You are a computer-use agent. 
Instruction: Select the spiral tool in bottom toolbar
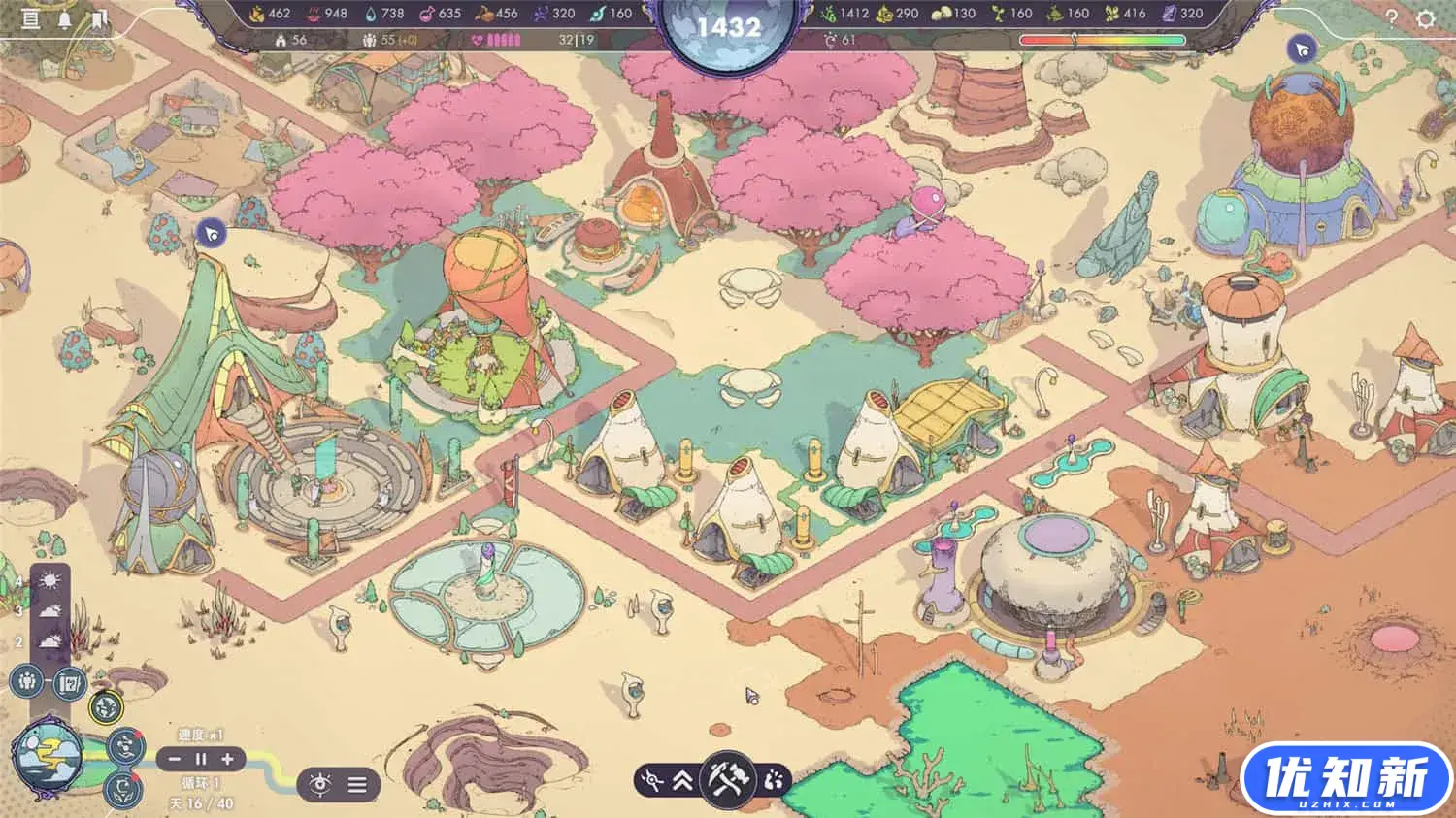click(653, 780)
